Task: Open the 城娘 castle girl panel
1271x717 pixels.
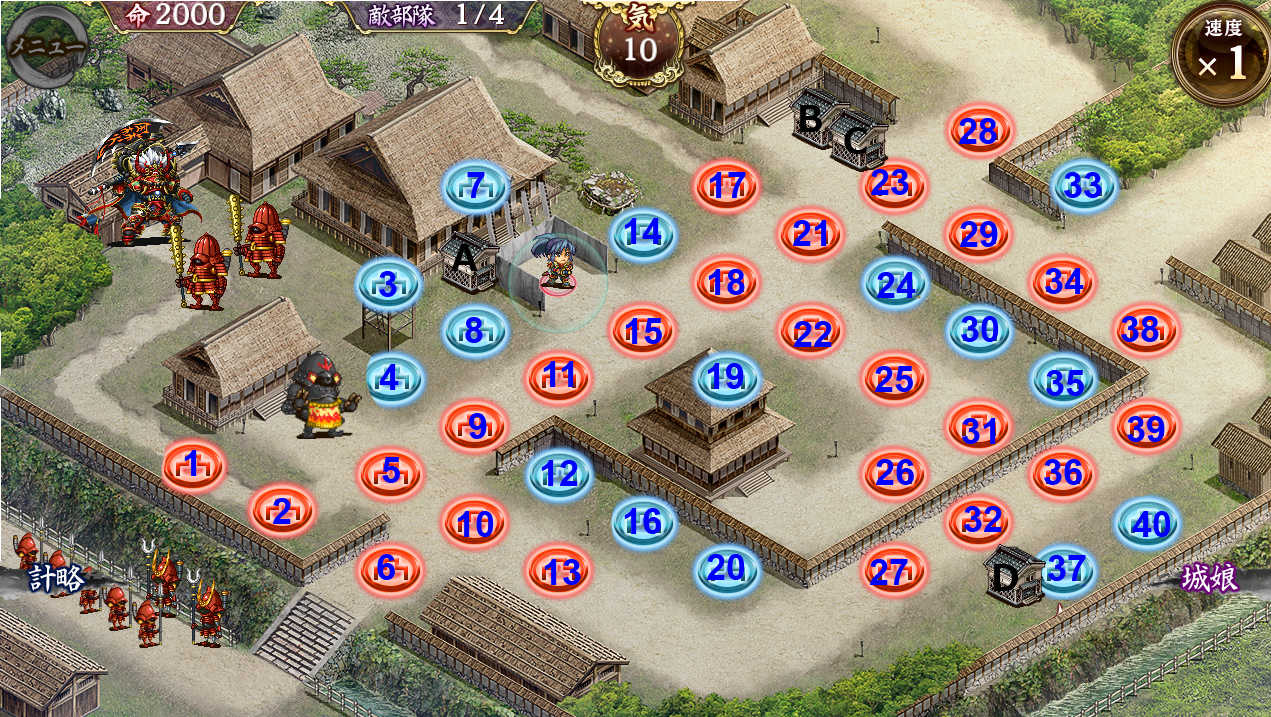Action: pyautogui.click(x=1210, y=578)
